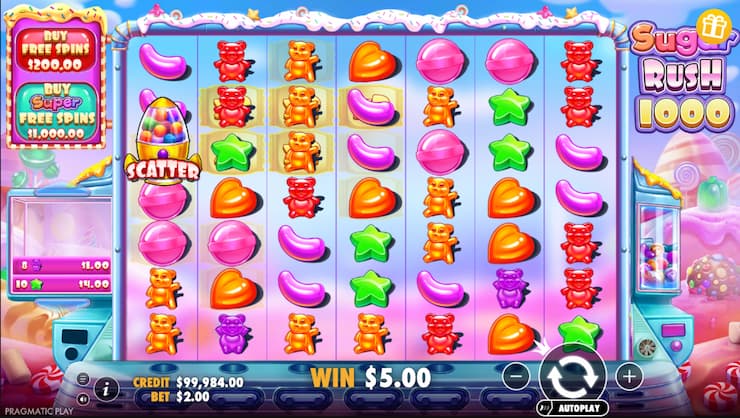Screen dimensions: 740x418
Task: Buy Free Spins for $200.00
Action: pos(57,47)
